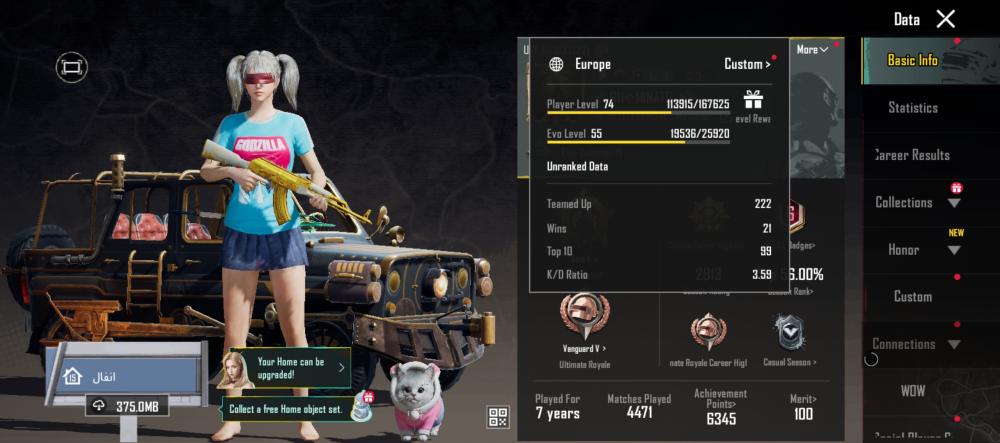View Achievement Points details
This screenshot has height=443, width=1000.
click(x=720, y=408)
